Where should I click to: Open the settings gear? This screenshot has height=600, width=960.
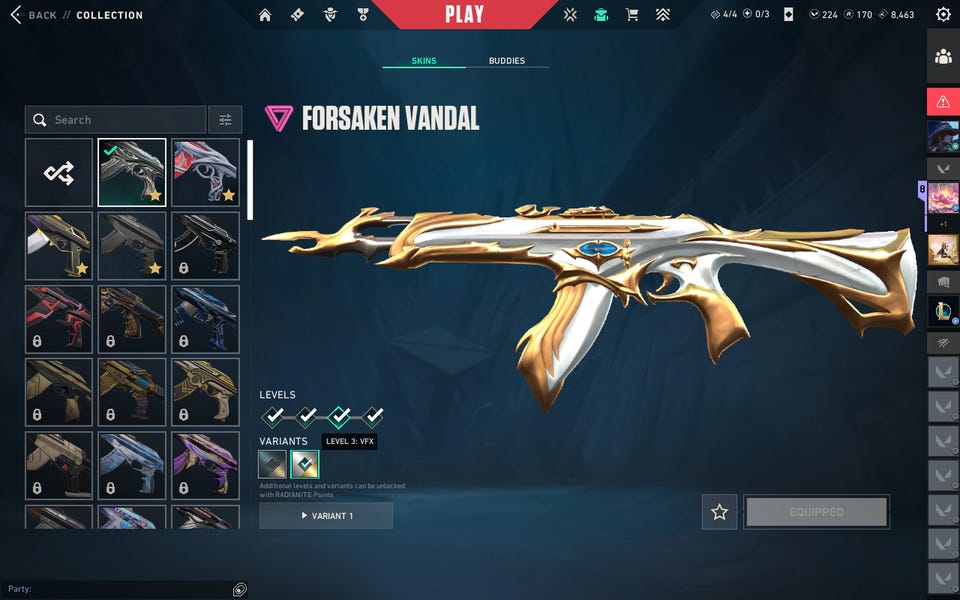pyautogui.click(x=942, y=15)
